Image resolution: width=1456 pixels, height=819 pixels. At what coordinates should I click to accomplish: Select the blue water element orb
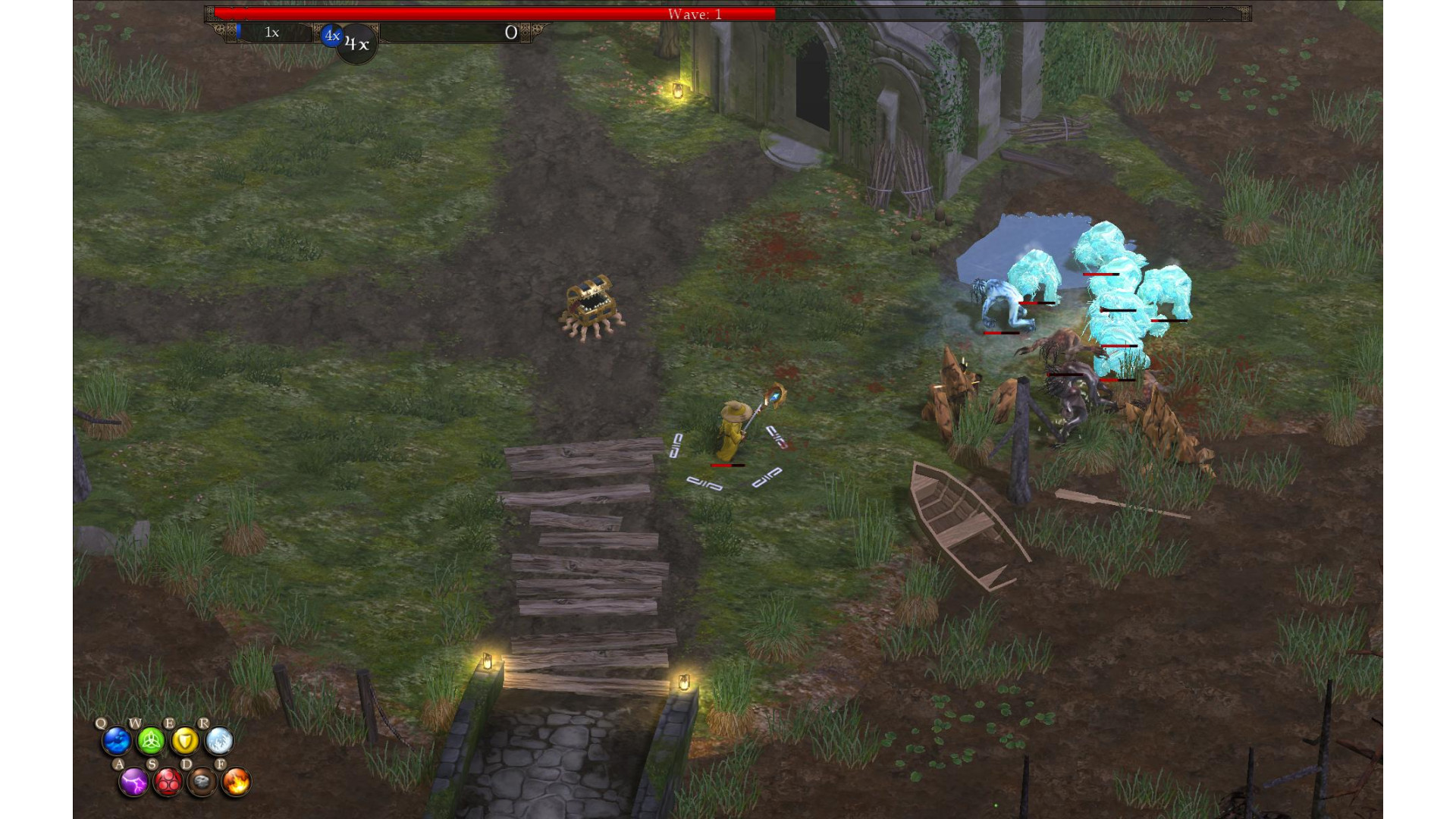pyautogui.click(x=117, y=741)
